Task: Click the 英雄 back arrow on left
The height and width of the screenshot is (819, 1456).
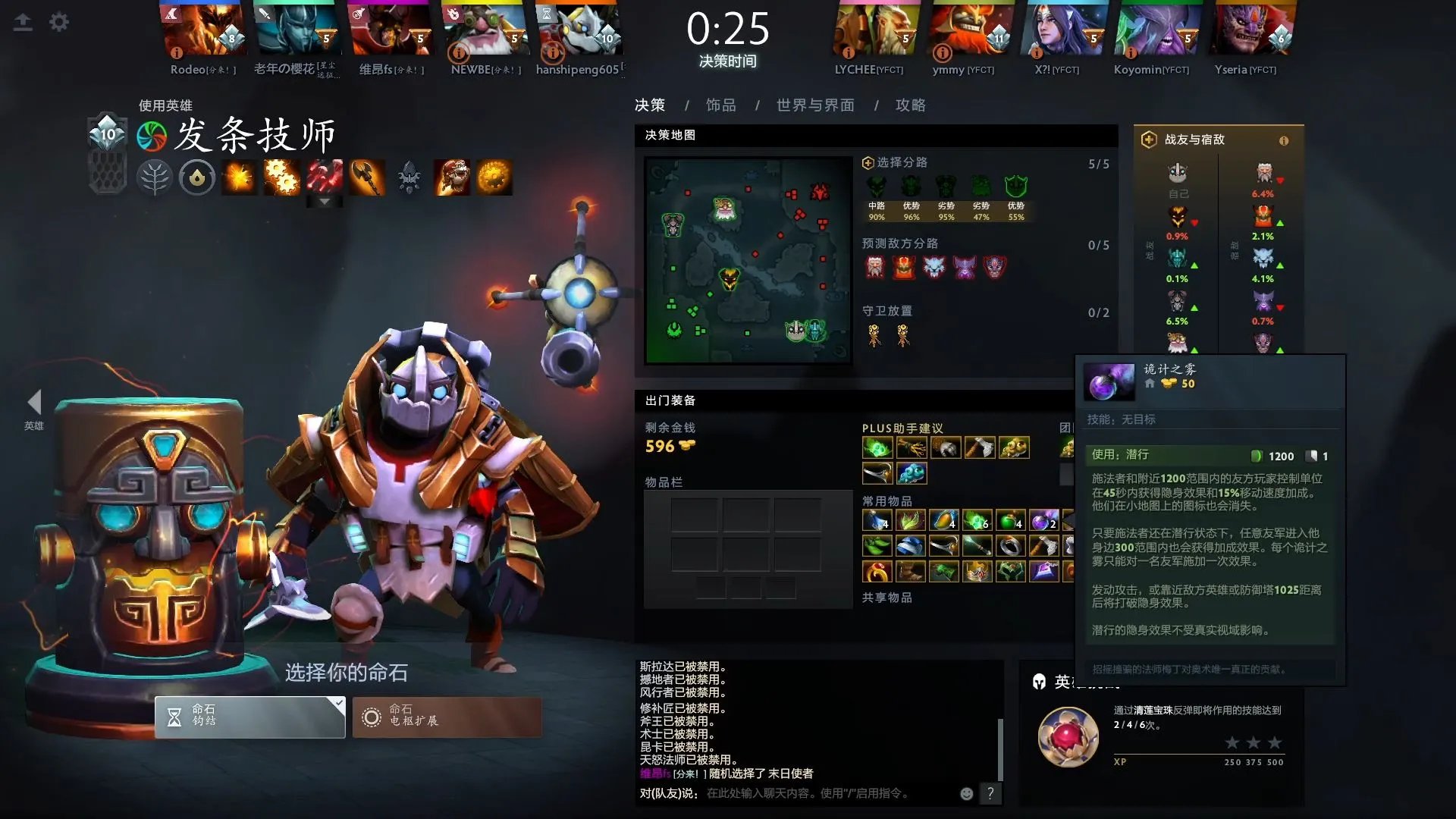Action: tap(34, 402)
